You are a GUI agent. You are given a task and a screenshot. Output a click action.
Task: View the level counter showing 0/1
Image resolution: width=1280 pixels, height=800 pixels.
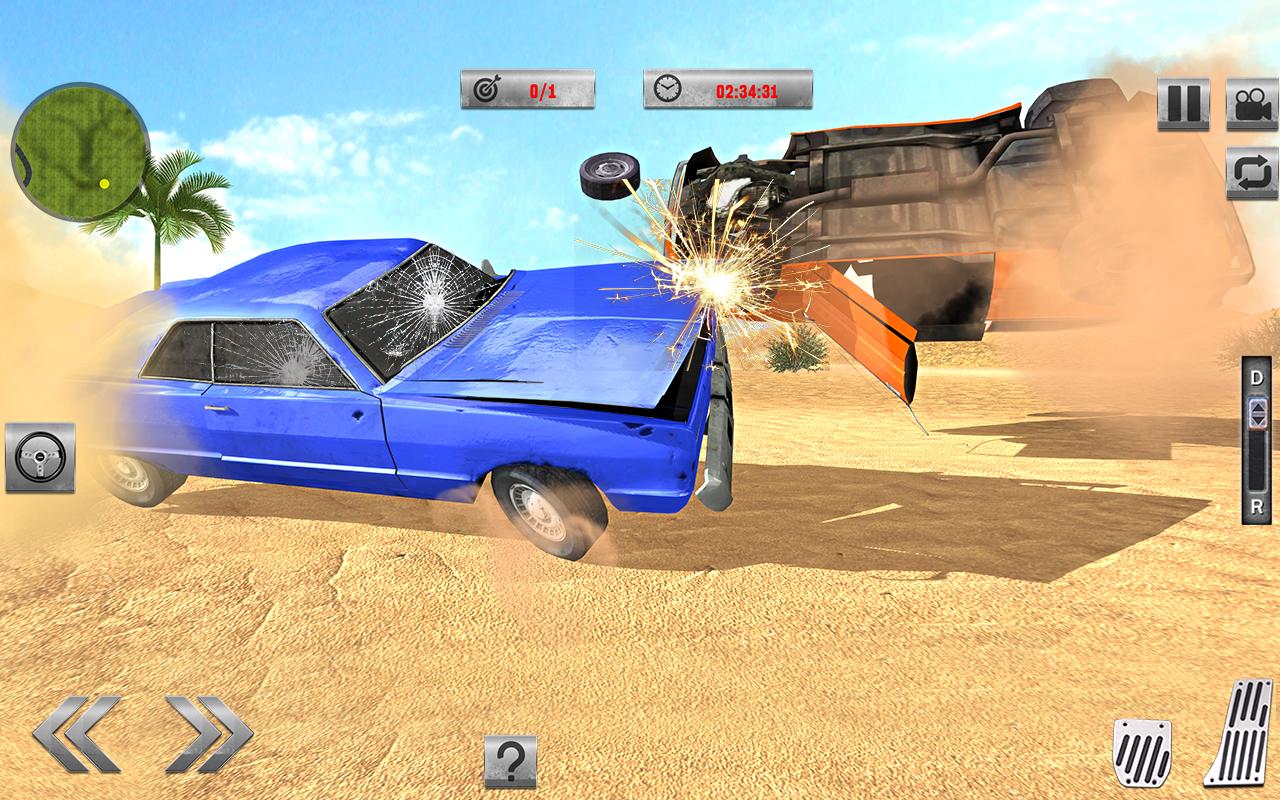click(x=539, y=88)
